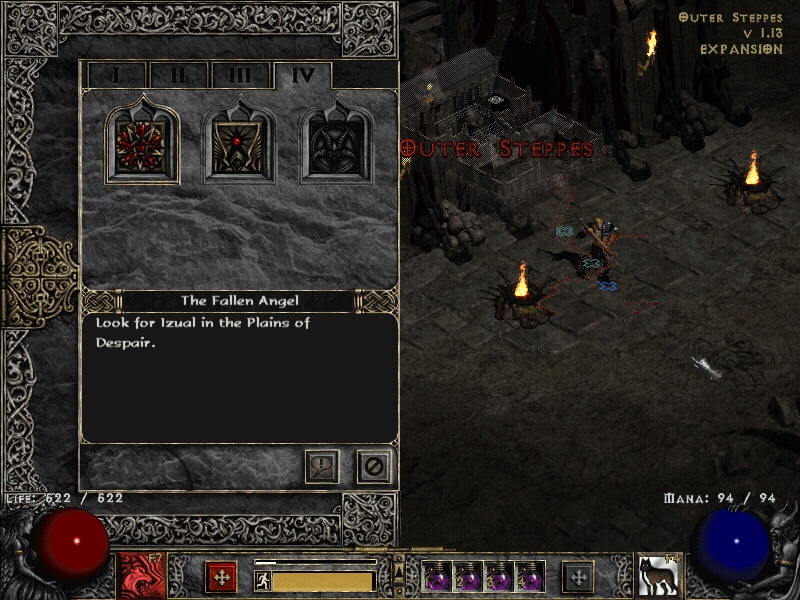The height and width of the screenshot is (600, 800).
Task: Show the Act III quest tab
Action: [239, 75]
